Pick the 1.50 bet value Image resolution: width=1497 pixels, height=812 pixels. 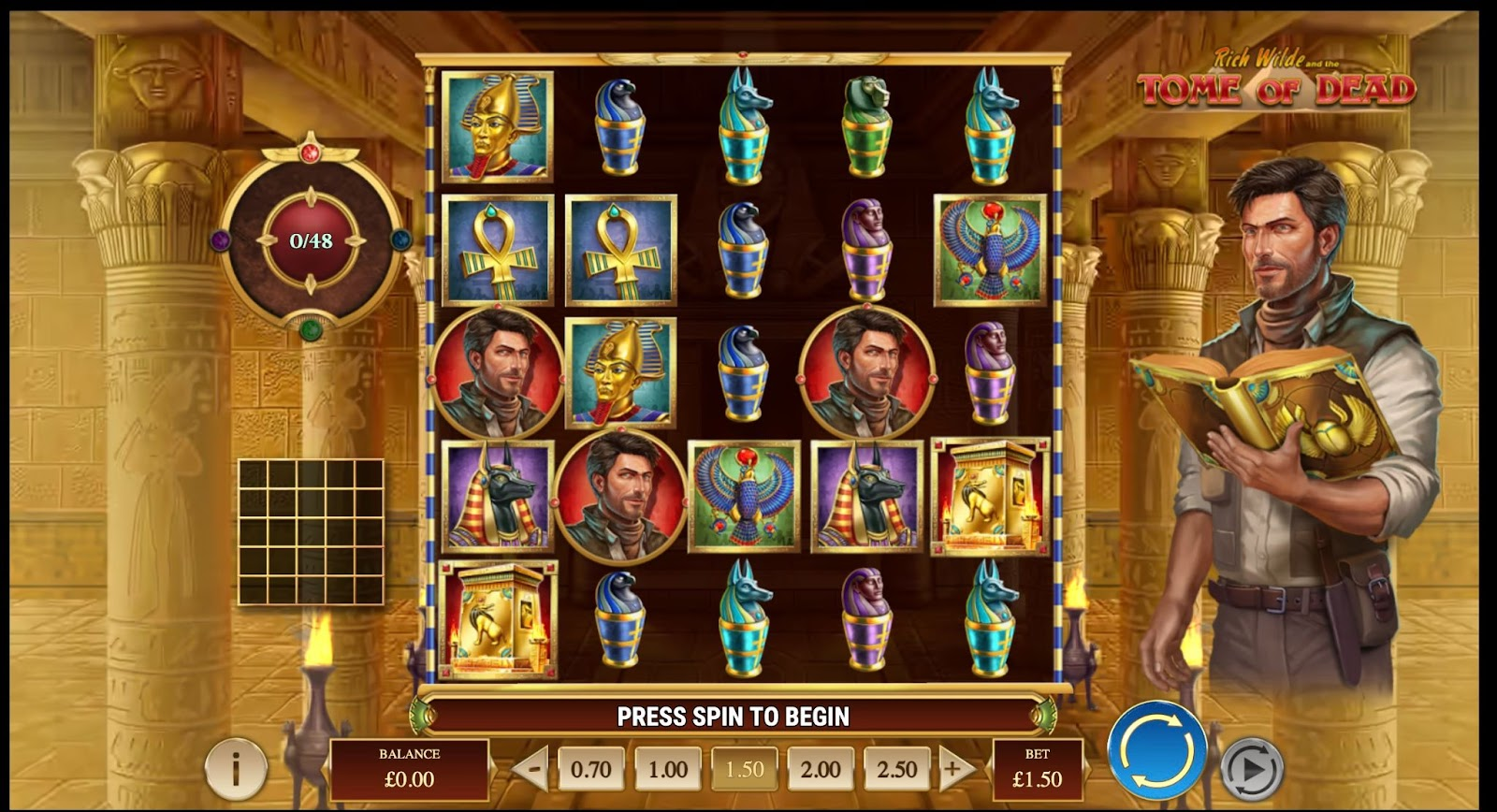(744, 770)
